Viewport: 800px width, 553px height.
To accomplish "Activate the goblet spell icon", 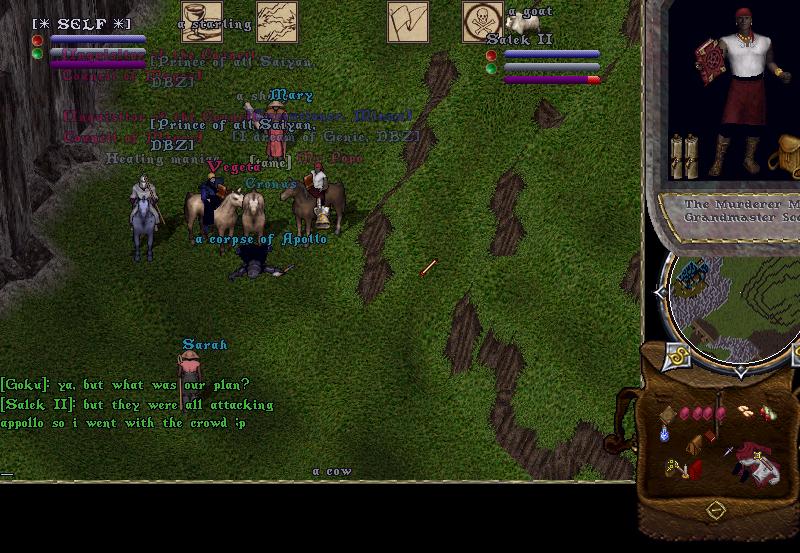I will [200, 22].
